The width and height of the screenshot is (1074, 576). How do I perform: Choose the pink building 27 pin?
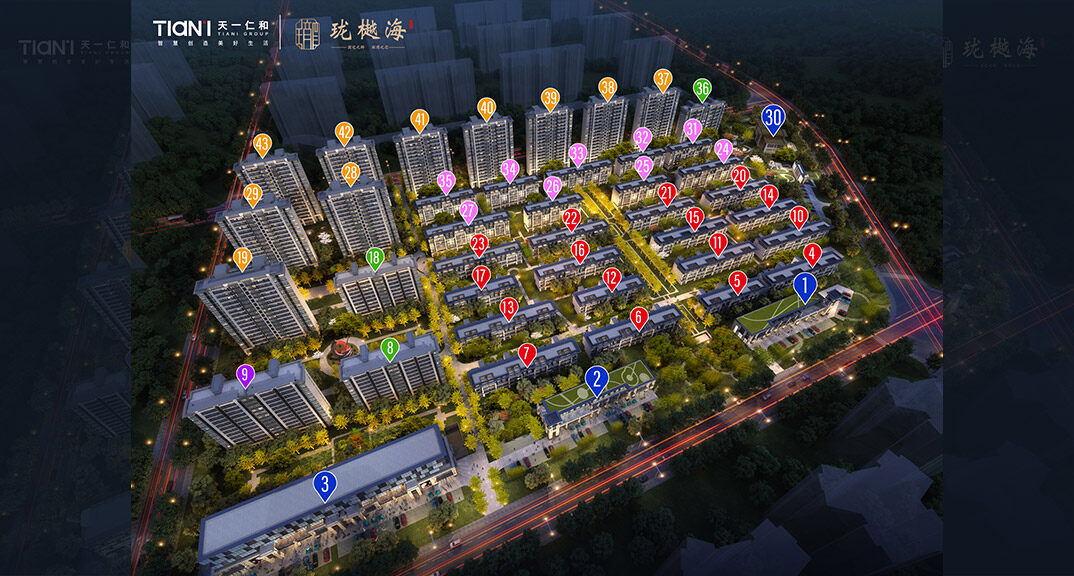coord(468,211)
